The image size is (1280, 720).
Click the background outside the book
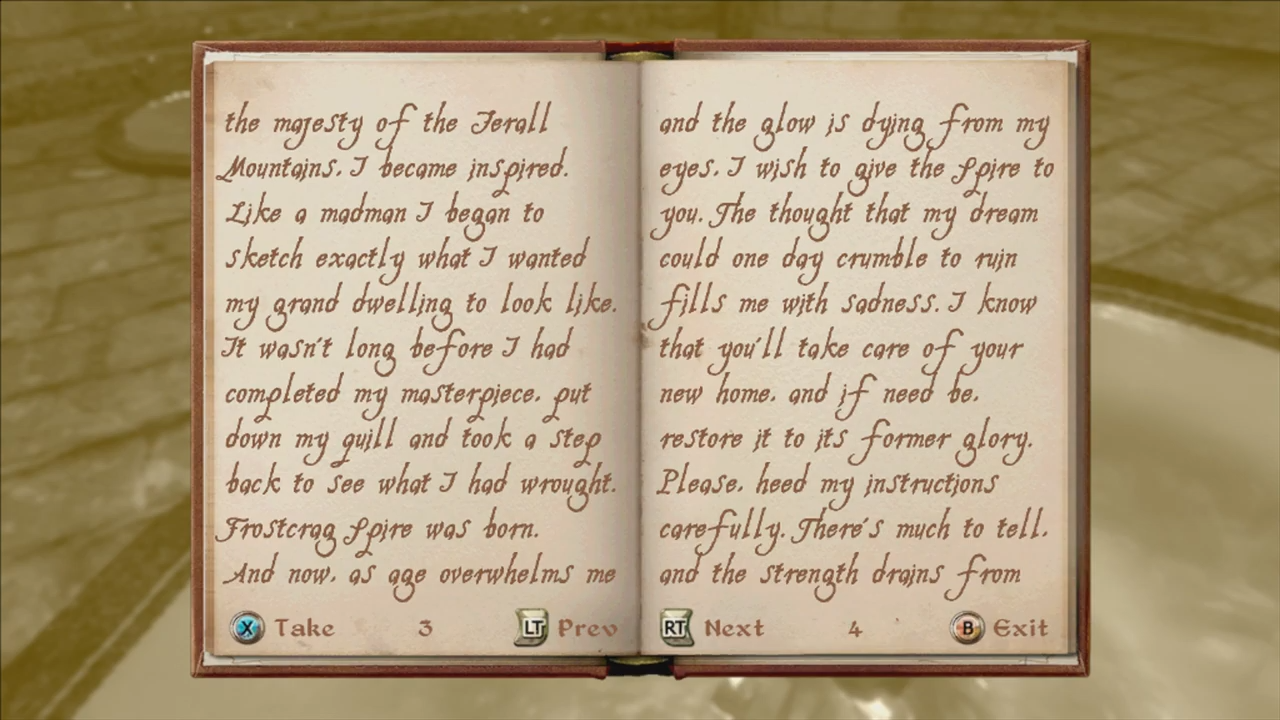[95, 360]
